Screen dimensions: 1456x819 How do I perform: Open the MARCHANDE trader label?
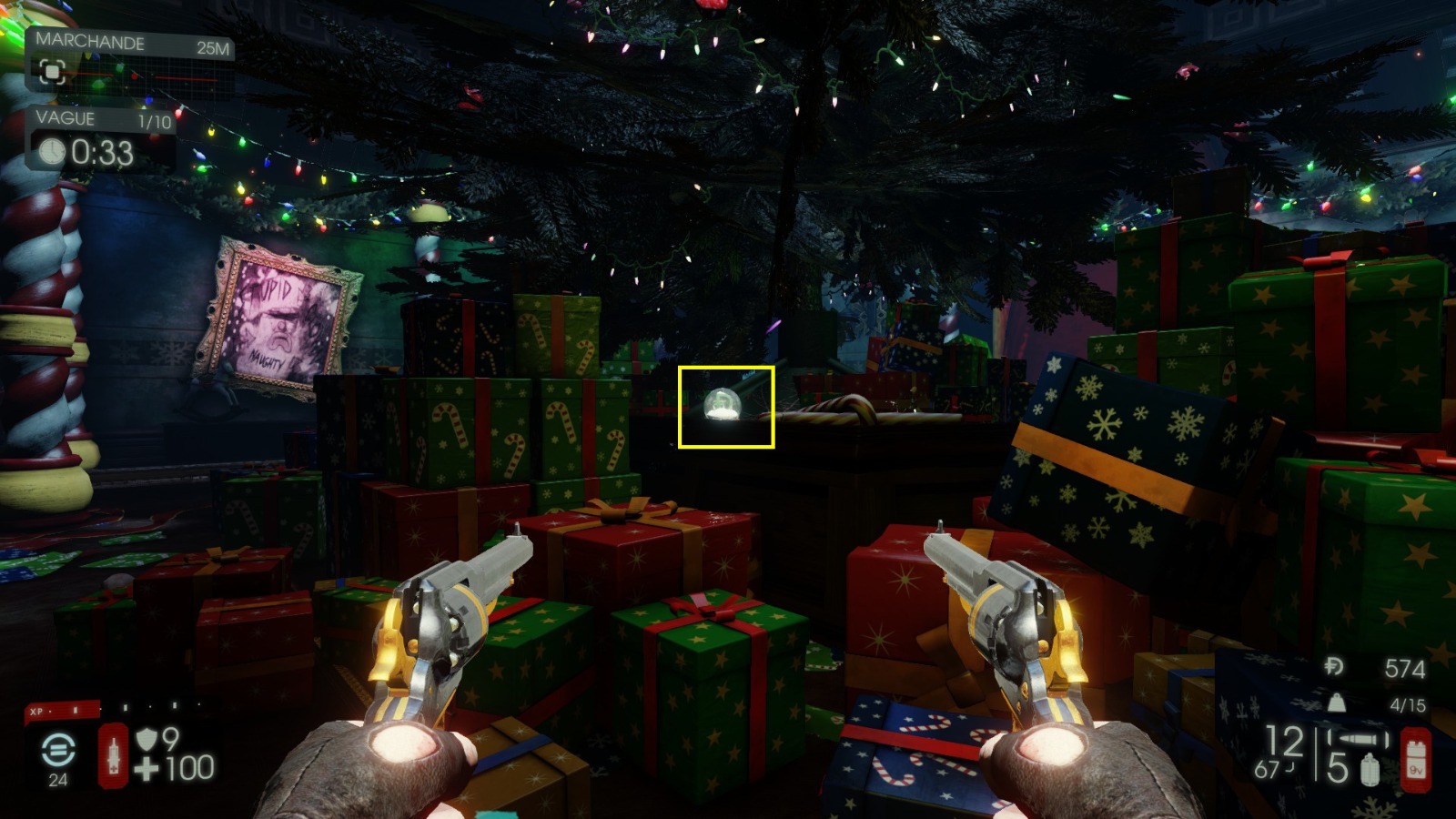coord(89,42)
